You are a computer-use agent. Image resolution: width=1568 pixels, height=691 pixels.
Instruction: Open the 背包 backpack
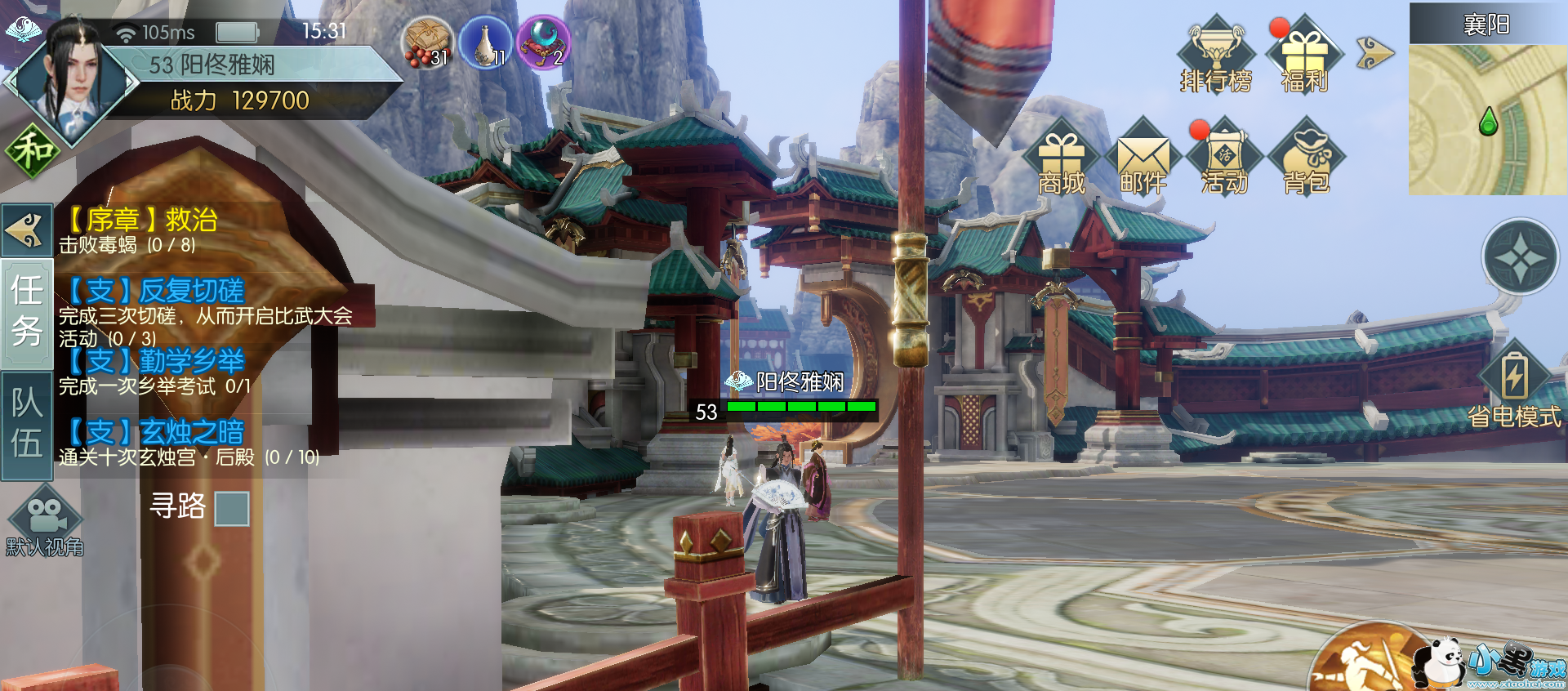1307,159
